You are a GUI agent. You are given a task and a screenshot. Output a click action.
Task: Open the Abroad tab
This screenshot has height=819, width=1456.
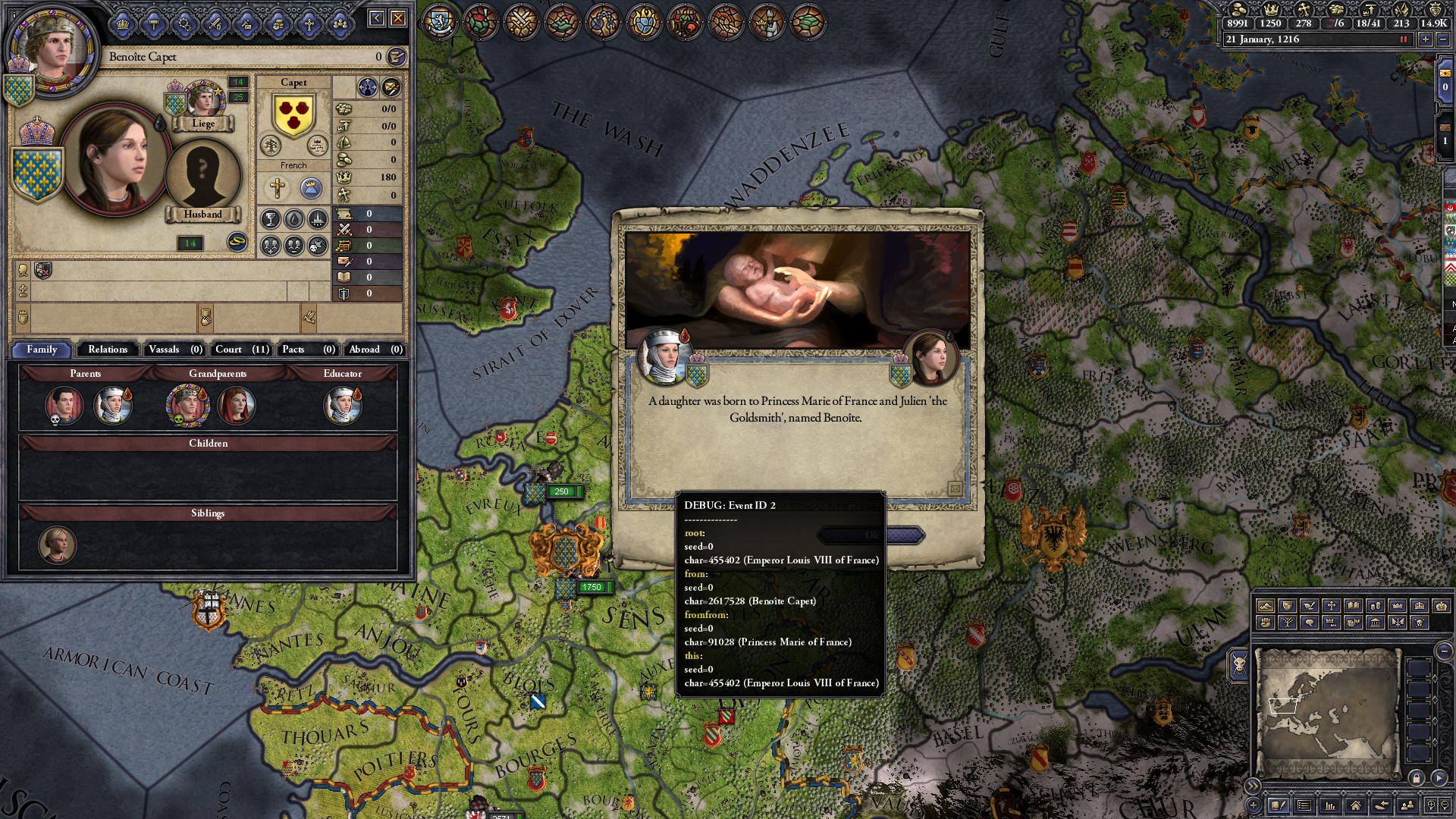375,350
